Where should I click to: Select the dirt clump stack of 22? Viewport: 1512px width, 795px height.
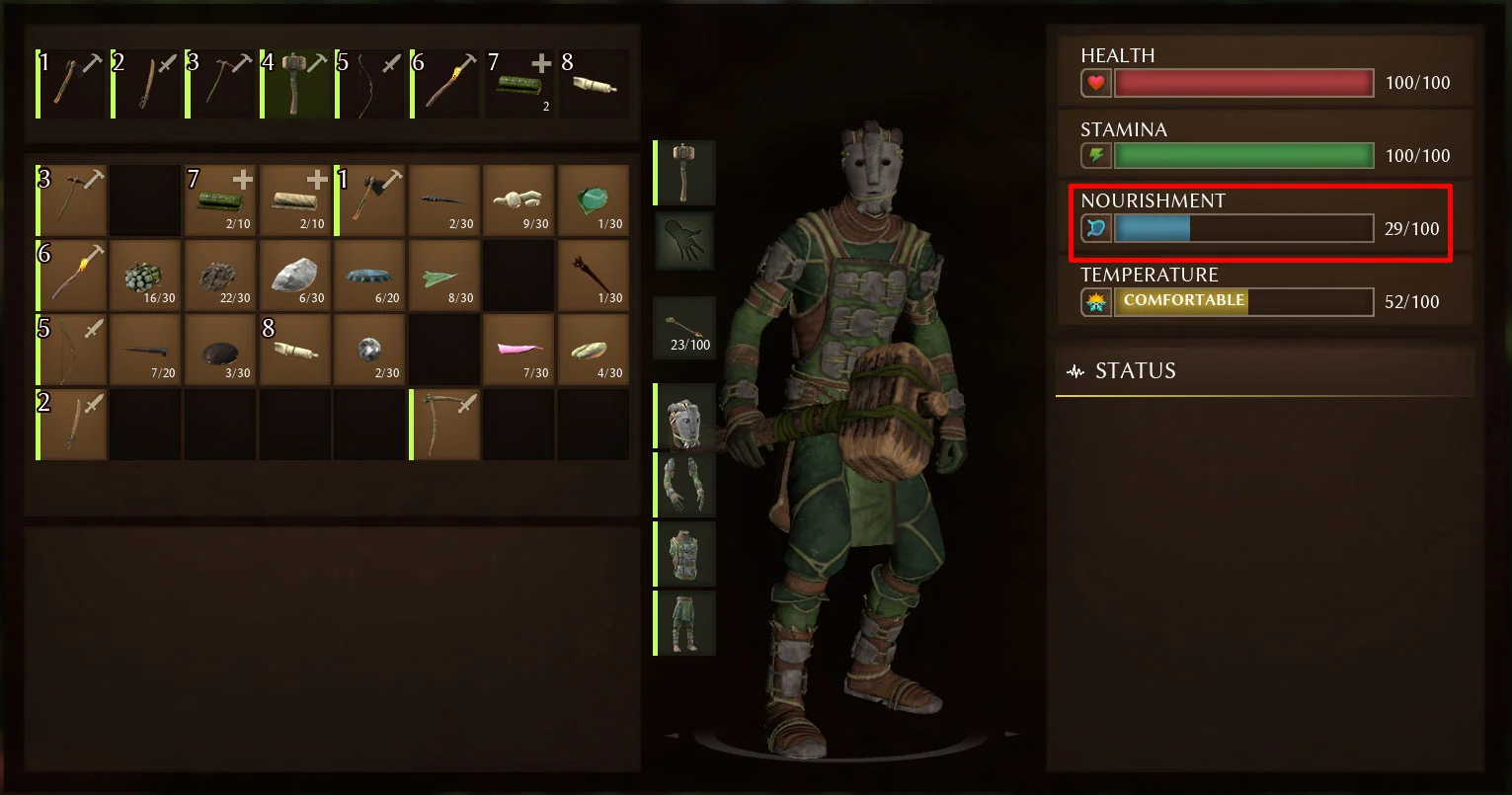(x=220, y=276)
